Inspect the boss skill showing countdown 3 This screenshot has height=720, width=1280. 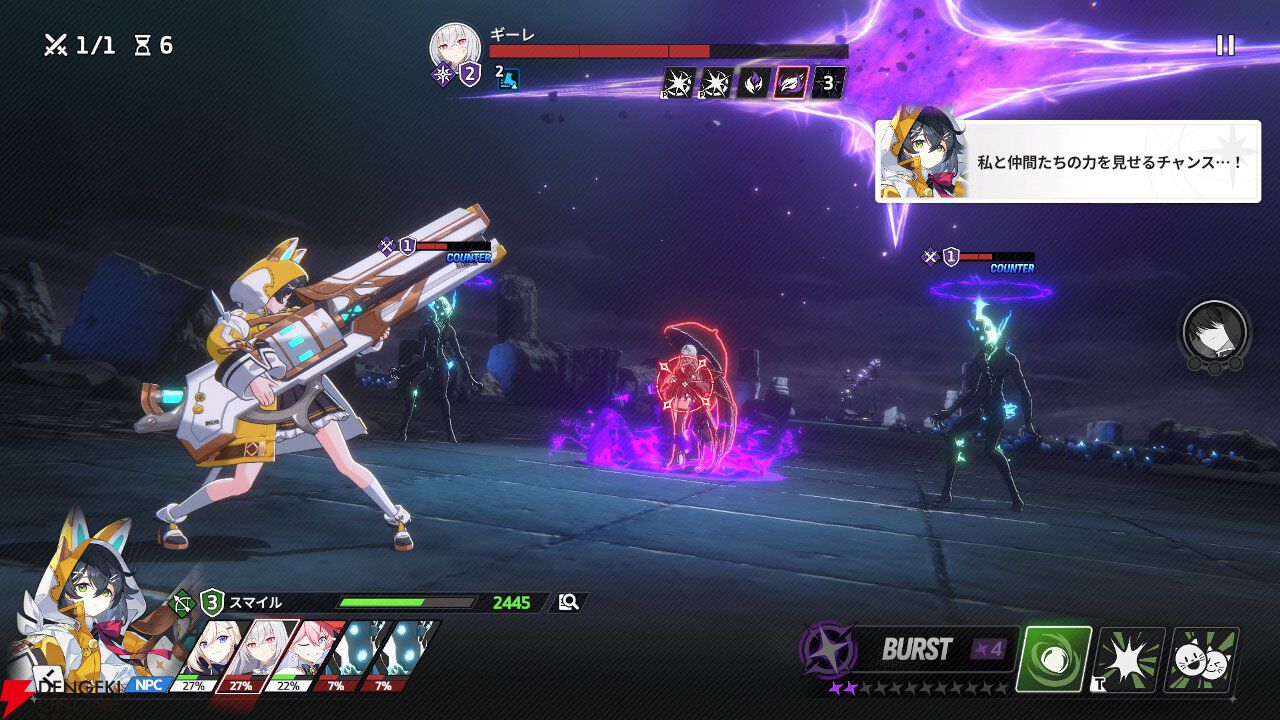pyautogui.click(x=828, y=83)
